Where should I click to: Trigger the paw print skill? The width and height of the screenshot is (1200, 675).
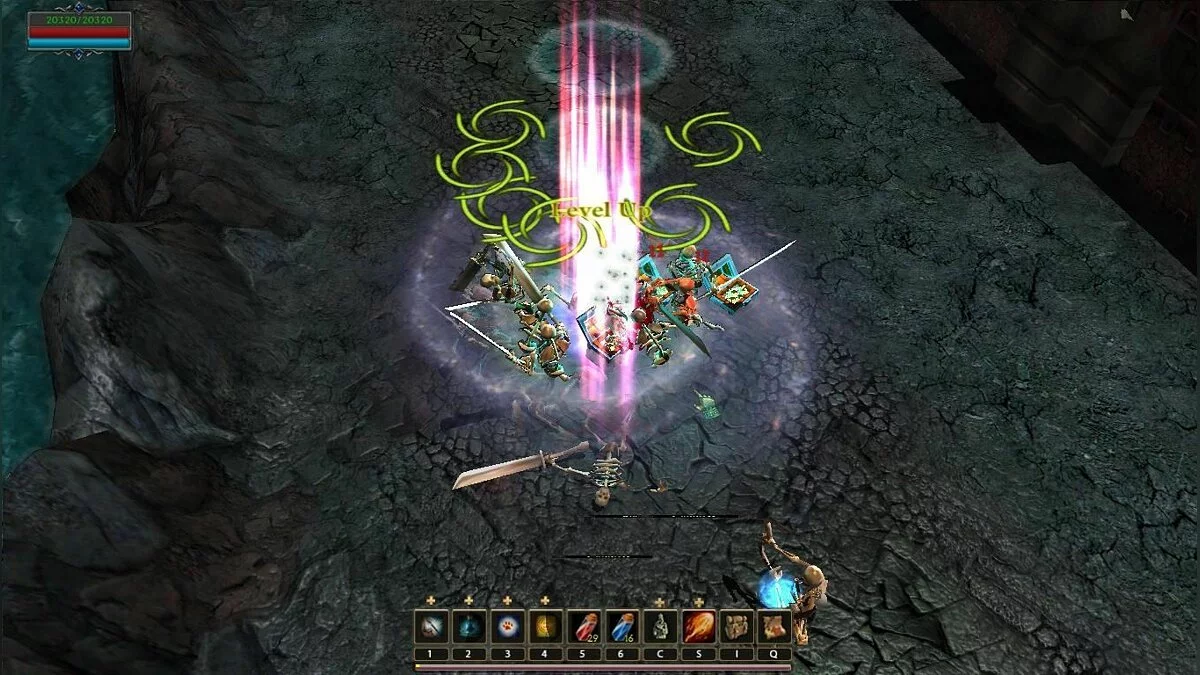[507, 627]
